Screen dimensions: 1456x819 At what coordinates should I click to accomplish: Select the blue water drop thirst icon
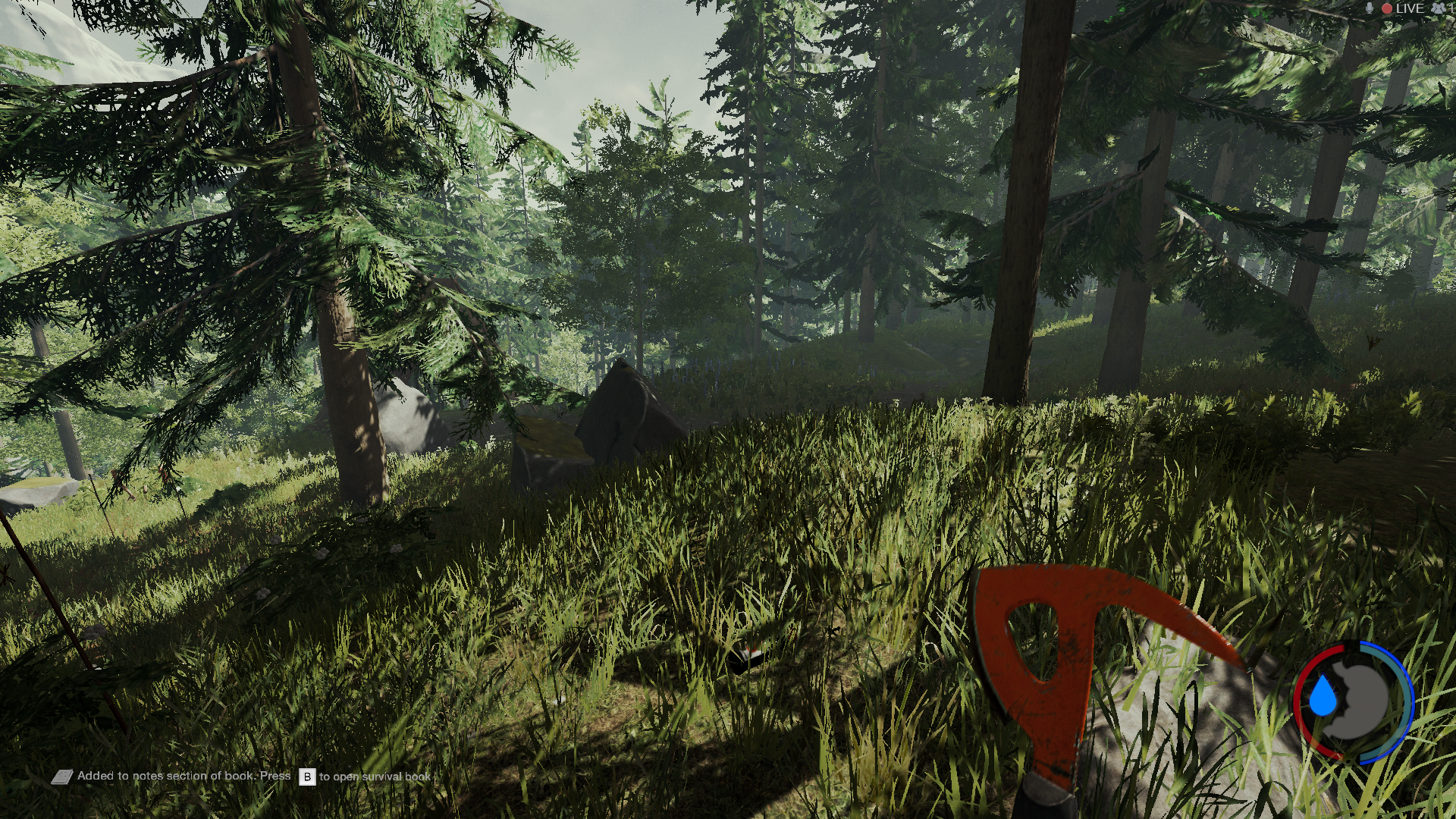(x=1324, y=697)
